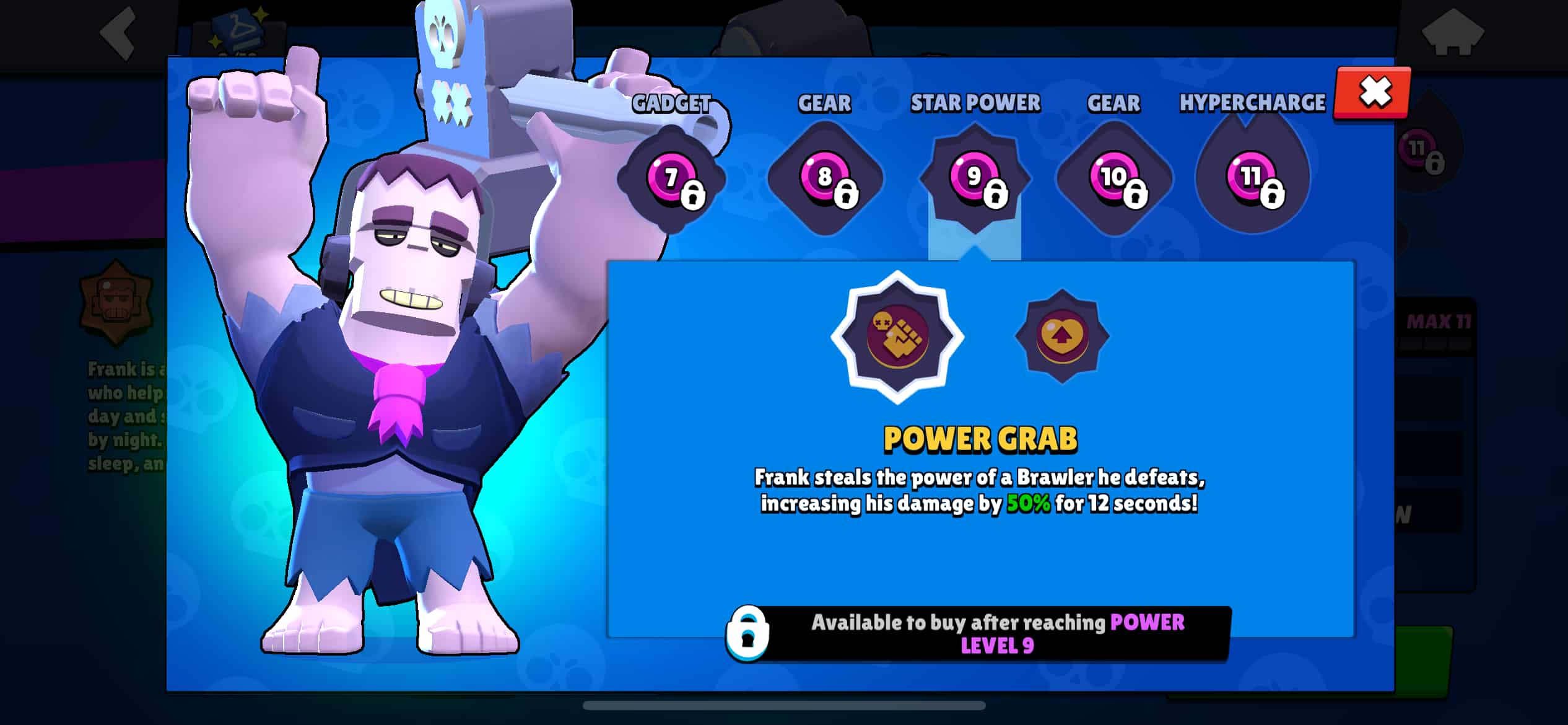Image resolution: width=1568 pixels, height=725 pixels.
Task: Tap the back arrow in the top left
Action: (118, 34)
